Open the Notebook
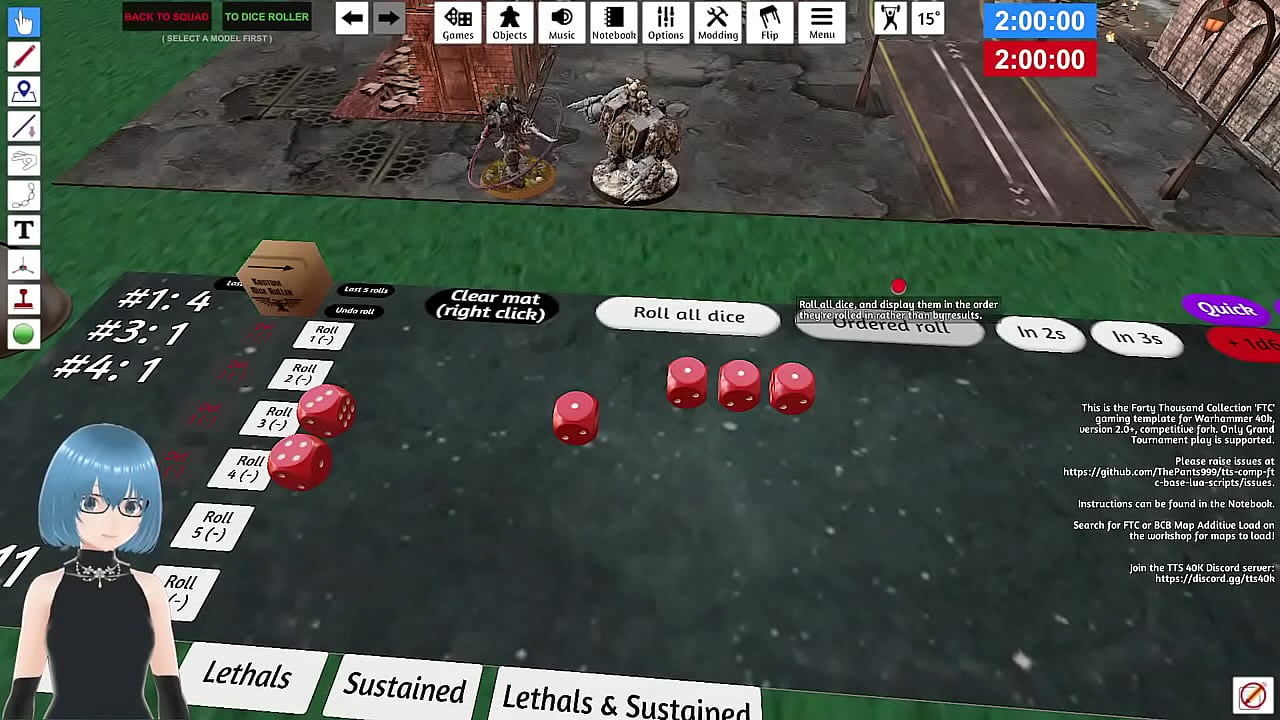 click(614, 22)
